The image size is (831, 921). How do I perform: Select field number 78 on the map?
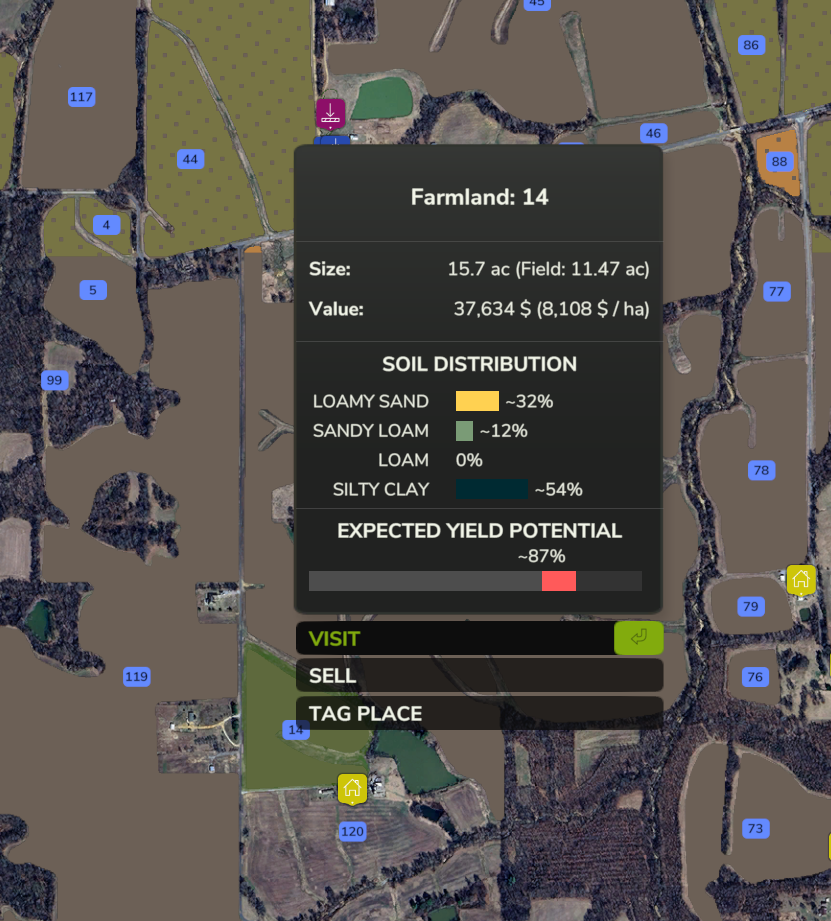(761, 470)
